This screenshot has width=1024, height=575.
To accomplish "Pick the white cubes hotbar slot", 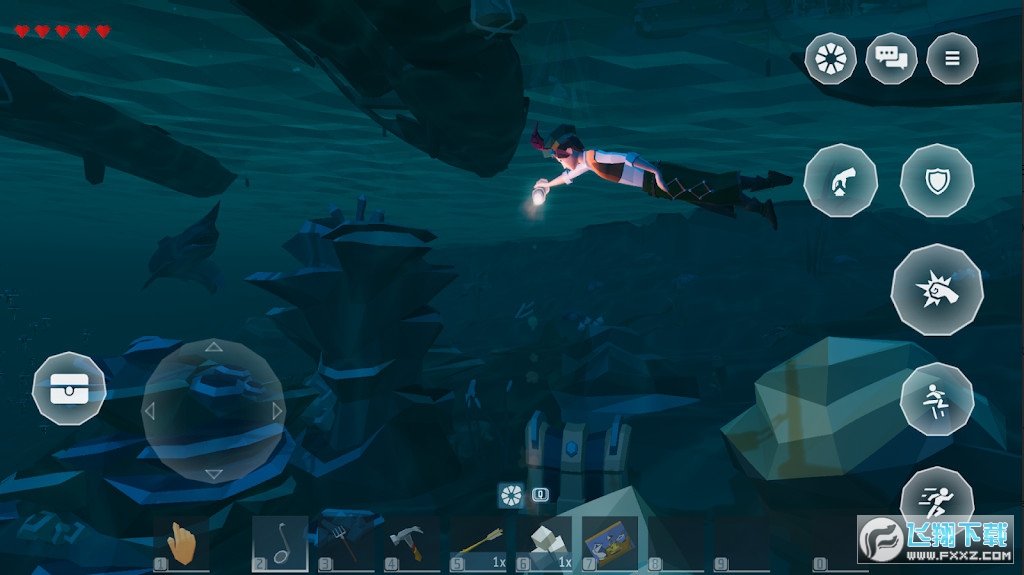I will click(x=544, y=545).
